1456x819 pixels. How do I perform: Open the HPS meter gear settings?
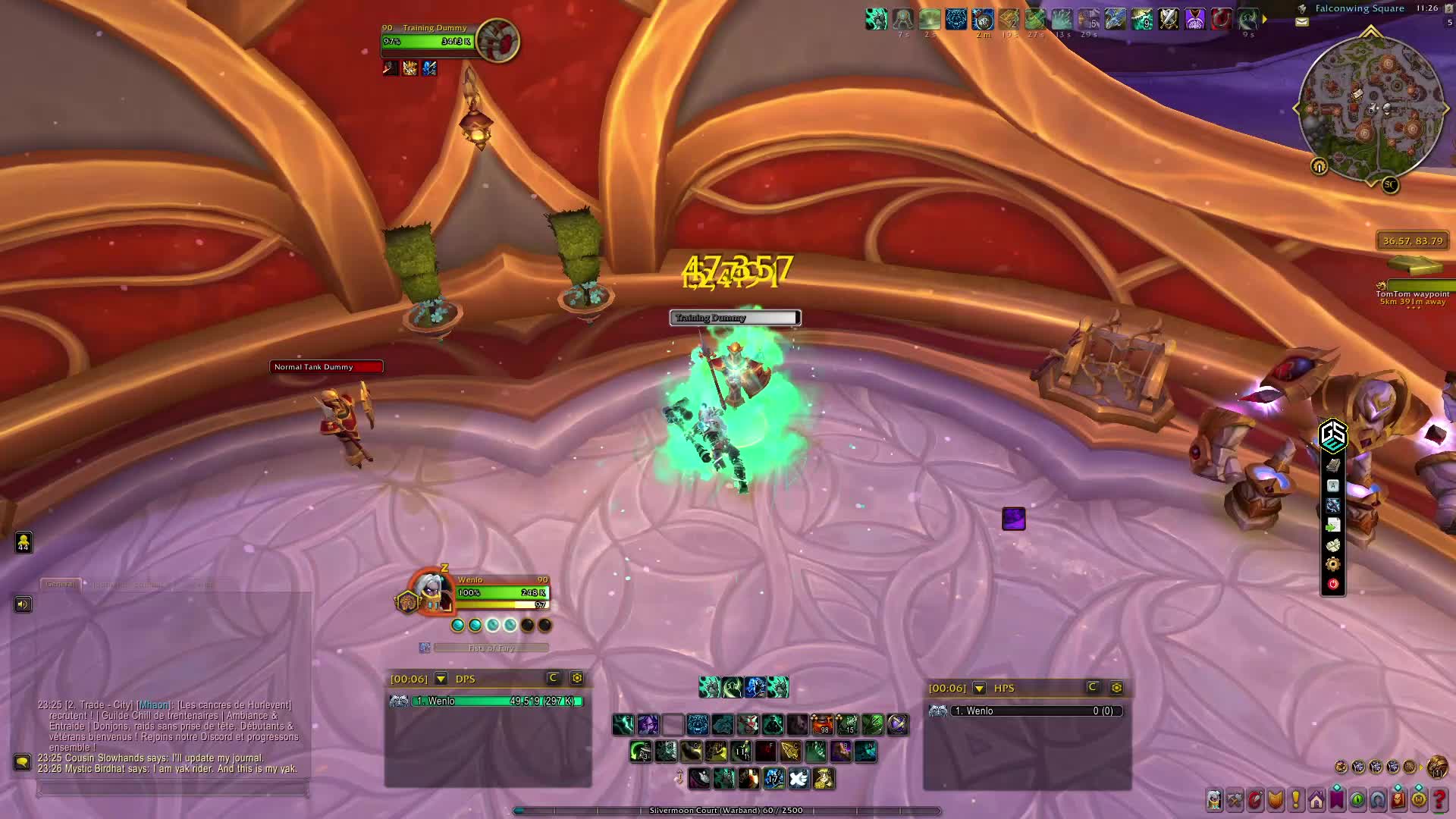coord(1116,688)
